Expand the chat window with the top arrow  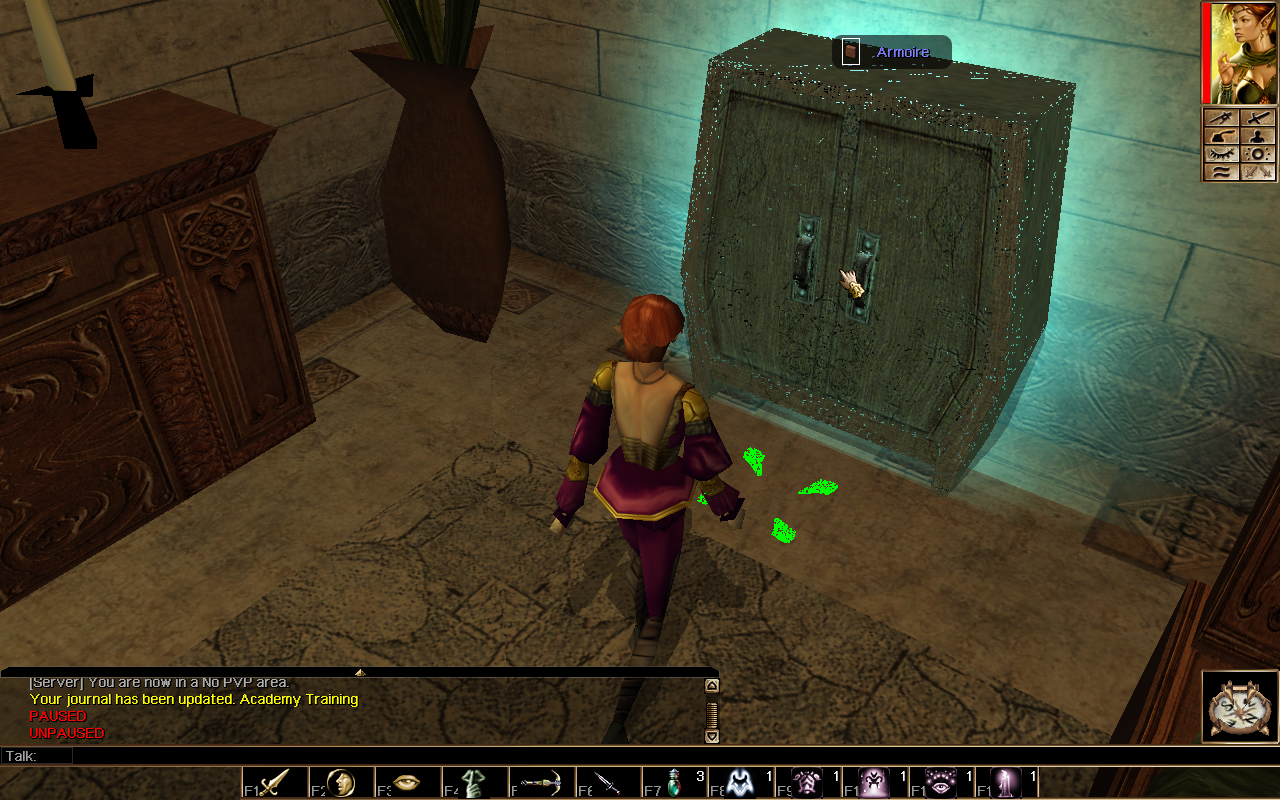pos(360,672)
